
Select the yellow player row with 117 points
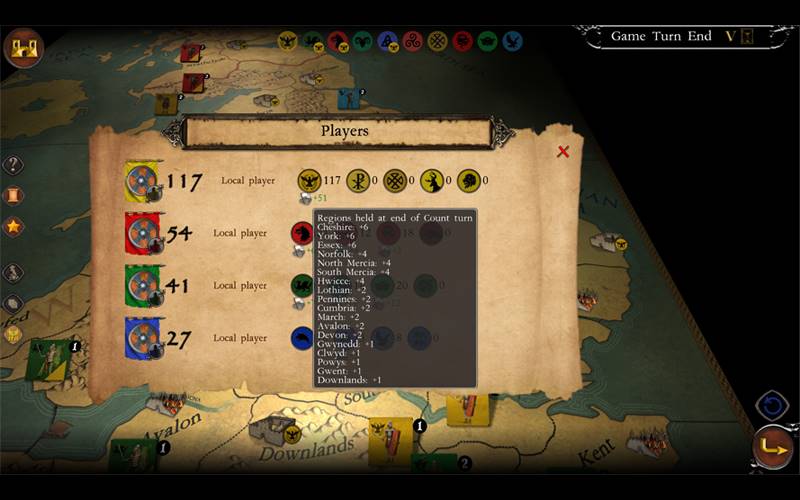click(x=200, y=181)
